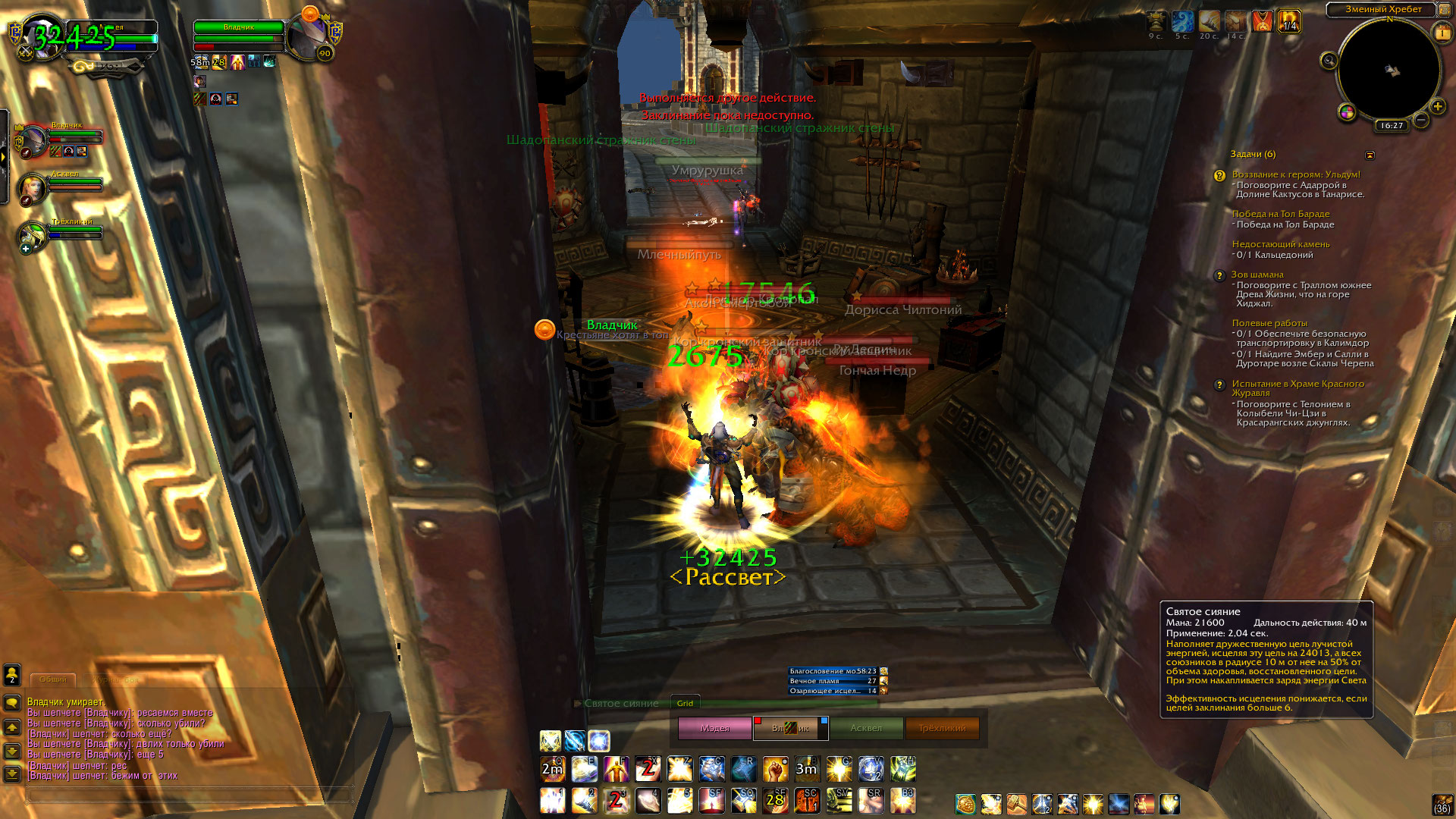The height and width of the screenshot is (819, 1456).
Task: Toggle the minimap tracking magnifier button
Action: [x=1329, y=61]
